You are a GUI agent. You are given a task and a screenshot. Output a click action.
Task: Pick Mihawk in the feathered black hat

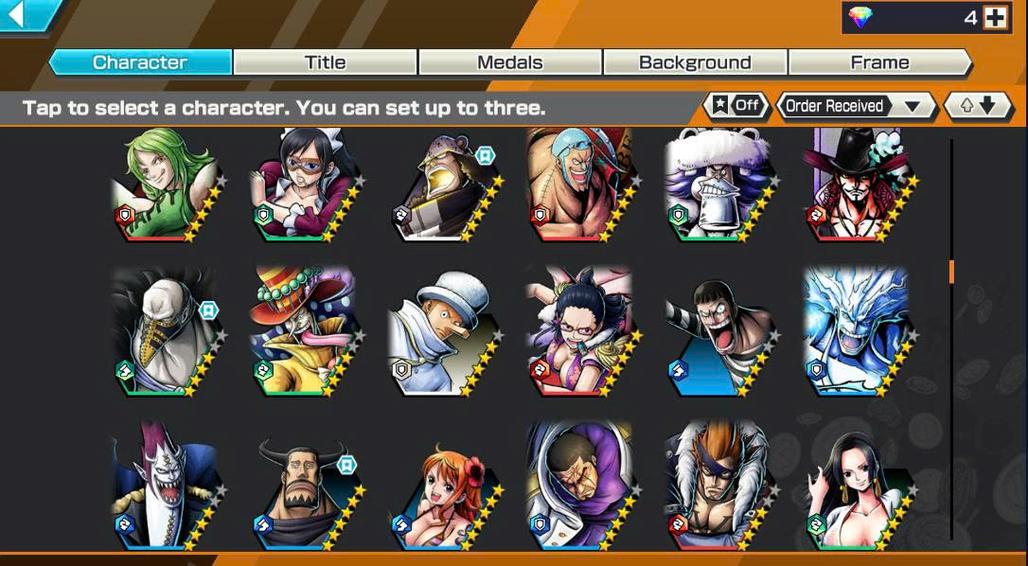pos(856,187)
